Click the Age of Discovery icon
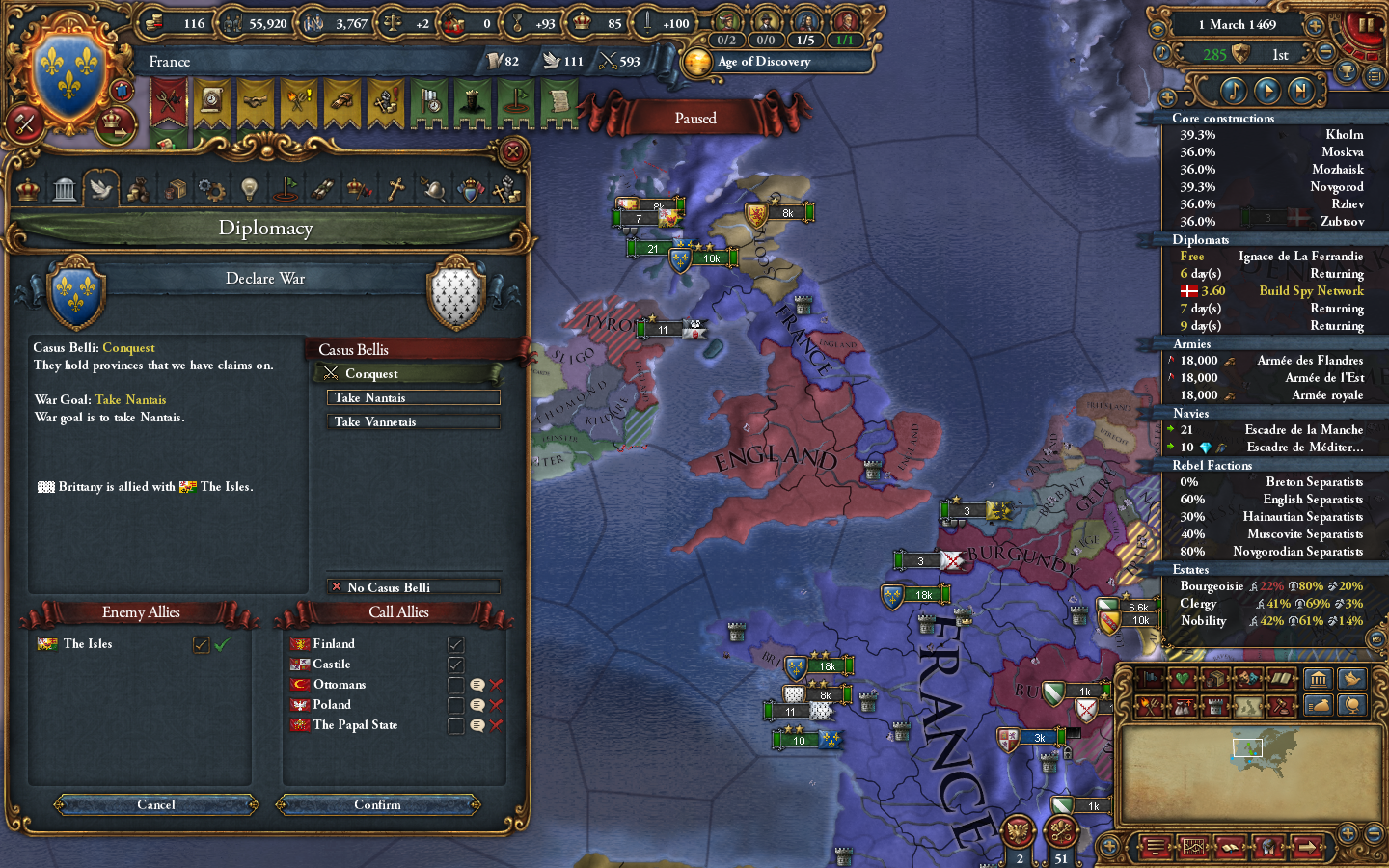 [x=697, y=62]
